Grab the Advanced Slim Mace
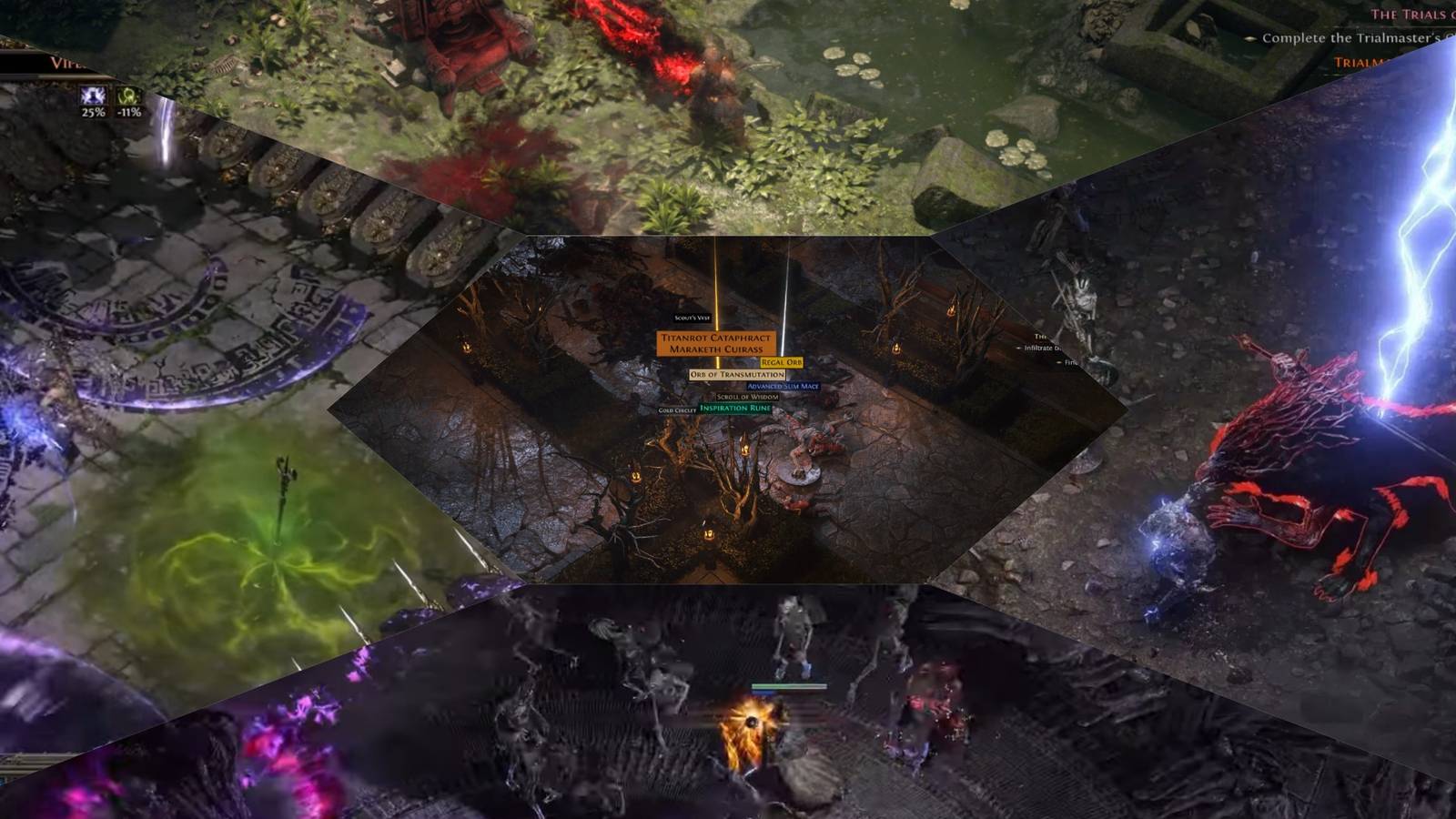Viewport: 1456px width, 819px height. [x=784, y=386]
